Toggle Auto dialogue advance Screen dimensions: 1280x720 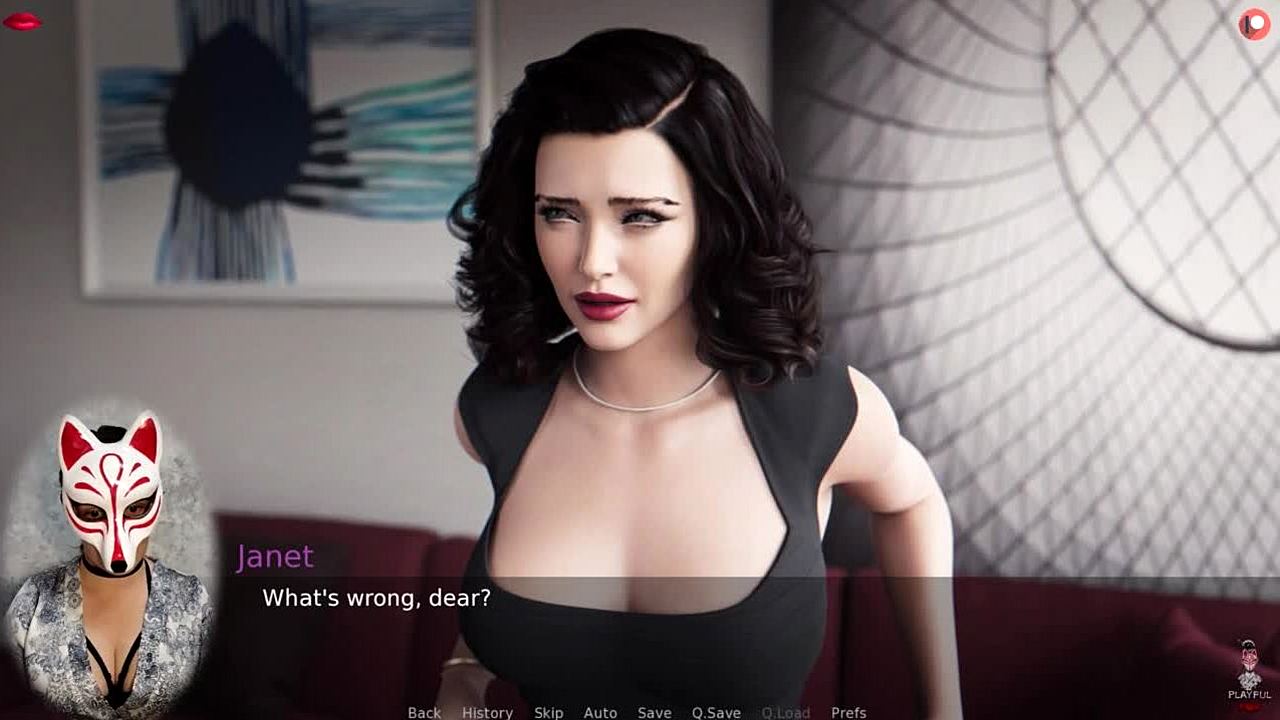(600, 712)
